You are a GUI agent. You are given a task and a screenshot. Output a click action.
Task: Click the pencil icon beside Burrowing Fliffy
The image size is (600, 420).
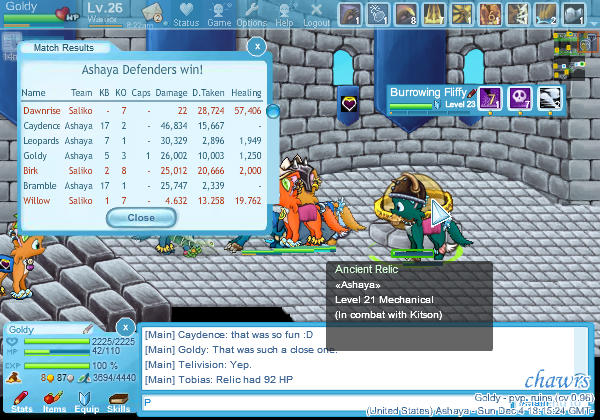(x=472, y=92)
